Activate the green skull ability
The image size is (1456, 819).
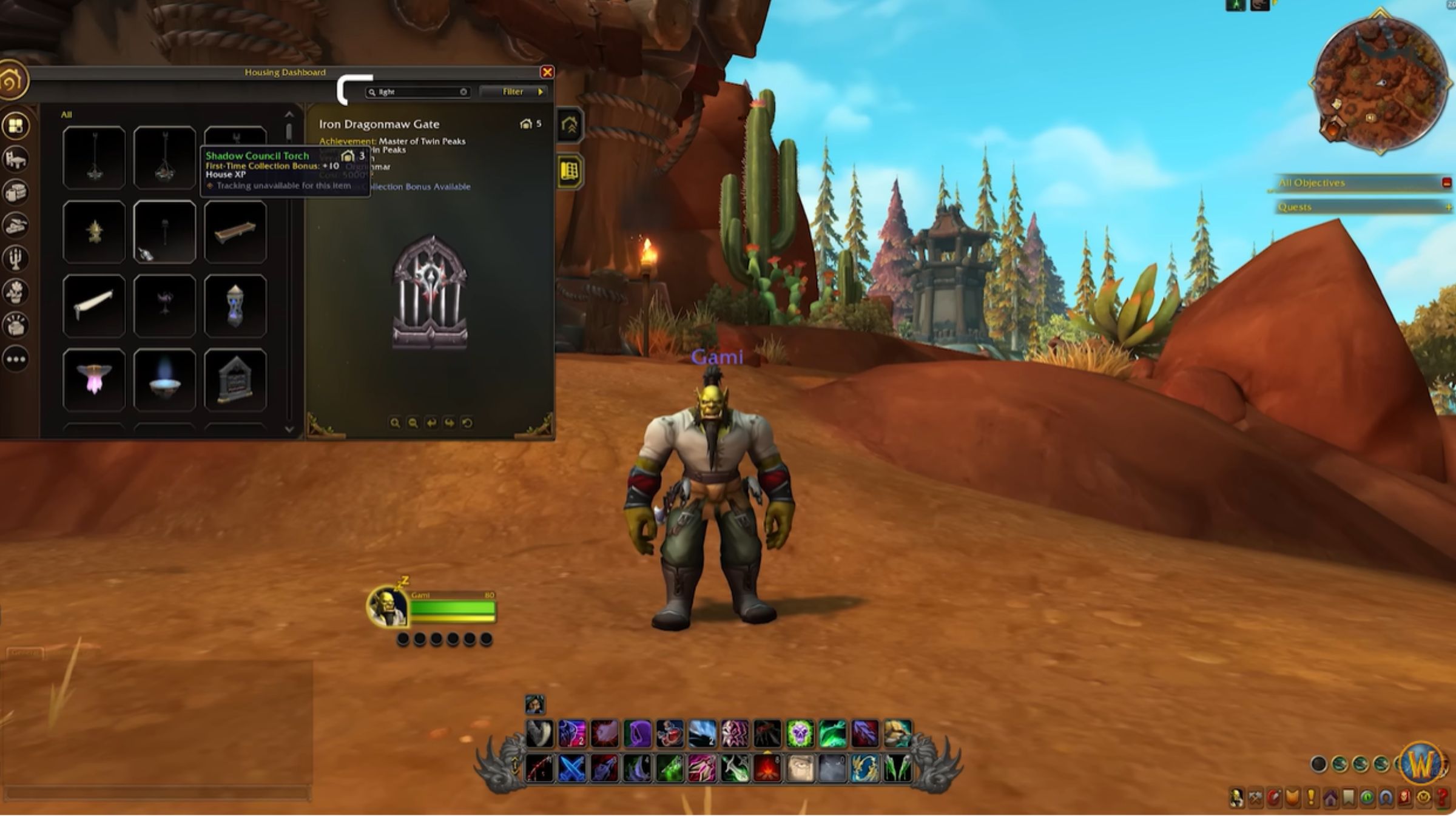click(800, 734)
